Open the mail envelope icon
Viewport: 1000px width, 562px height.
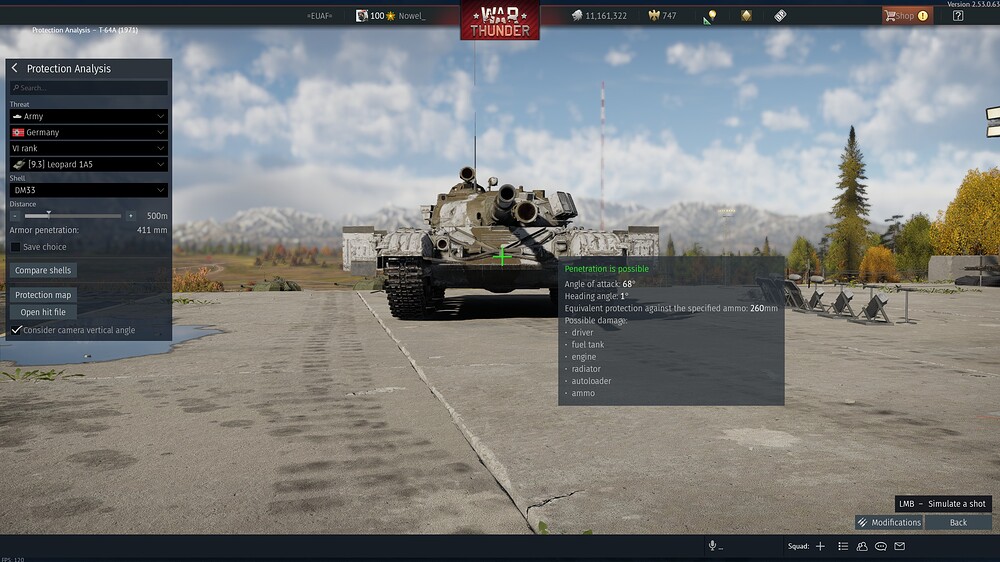[x=899, y=546]
